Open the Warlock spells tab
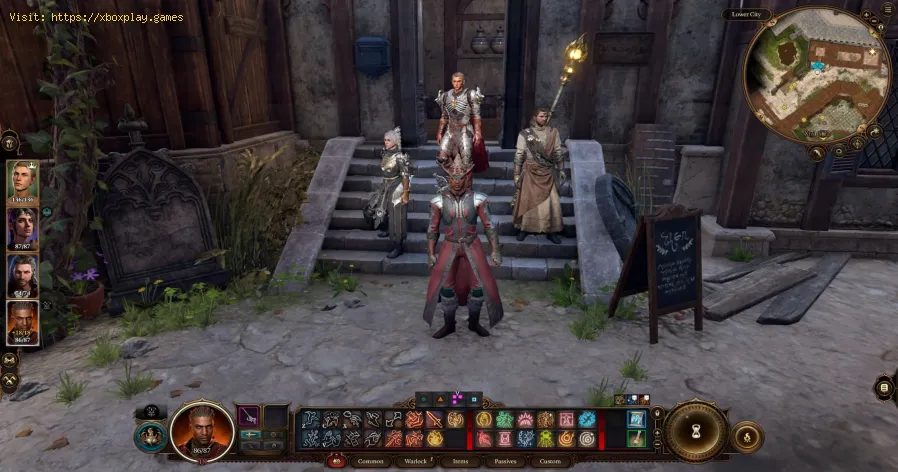Viewport: 898px width, 472px height. point(416,461)
